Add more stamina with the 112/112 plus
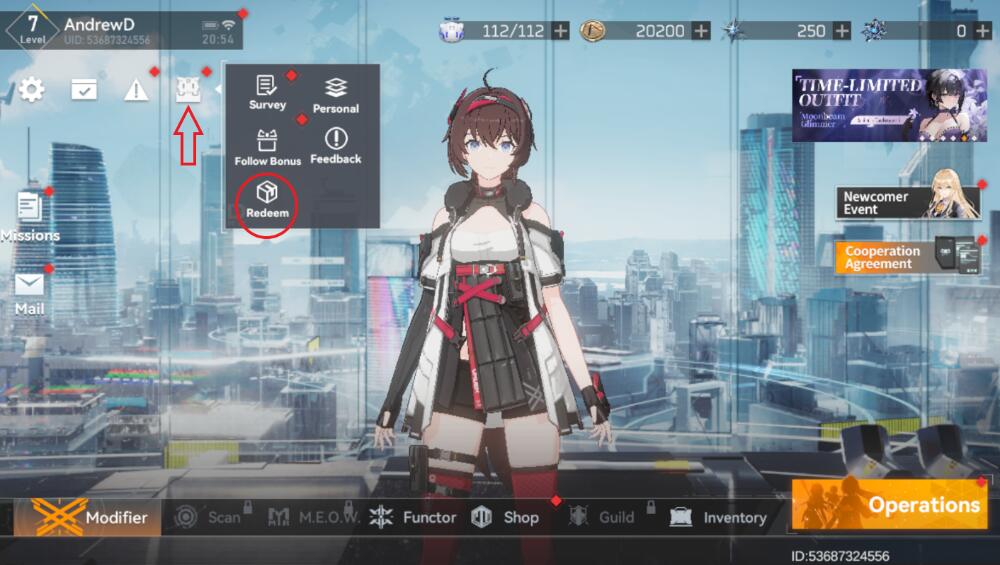This screenshot has height=565, width=1000. (561, 31)
